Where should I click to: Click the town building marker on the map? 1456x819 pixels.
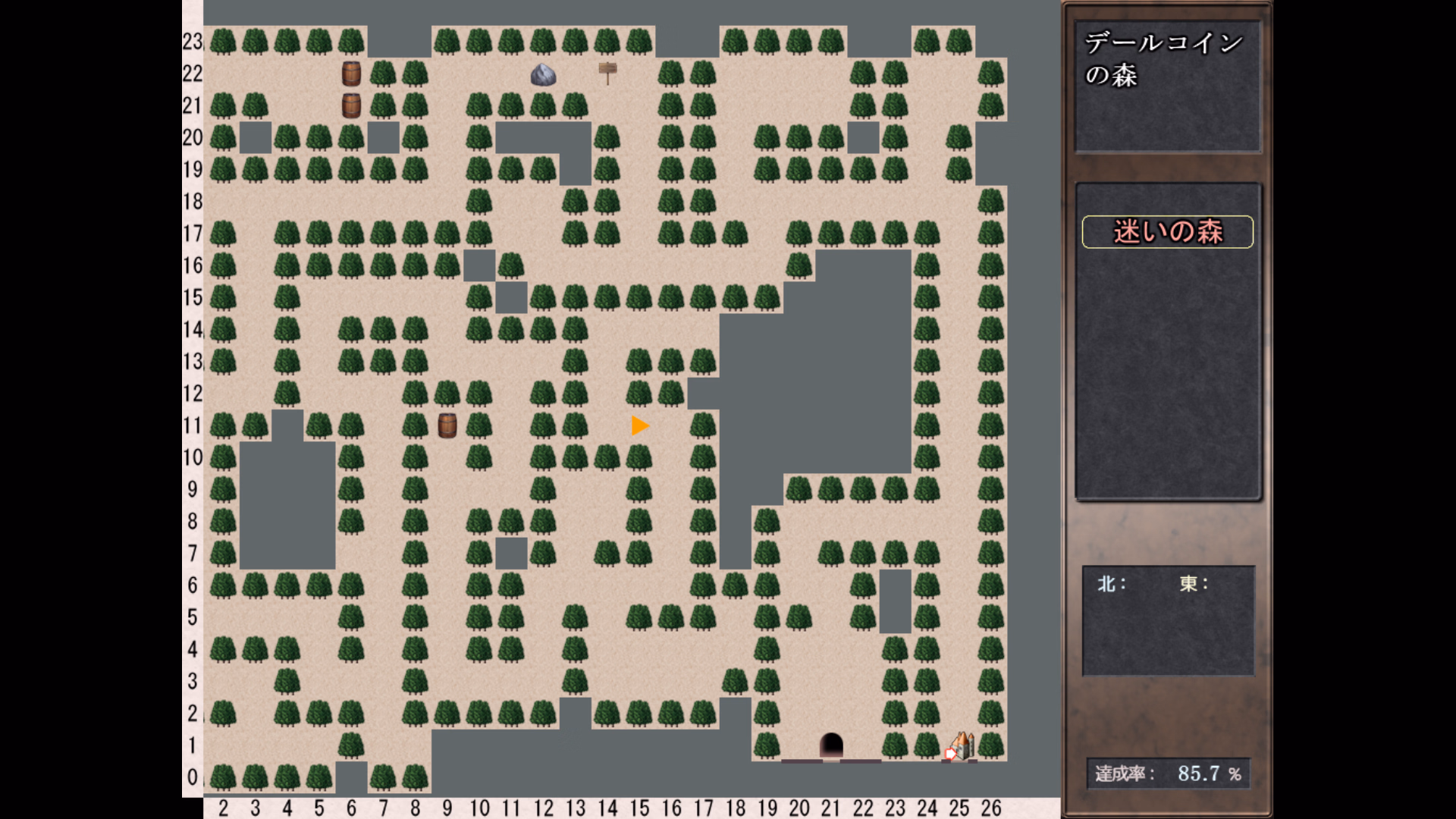[x=962, y=745]
